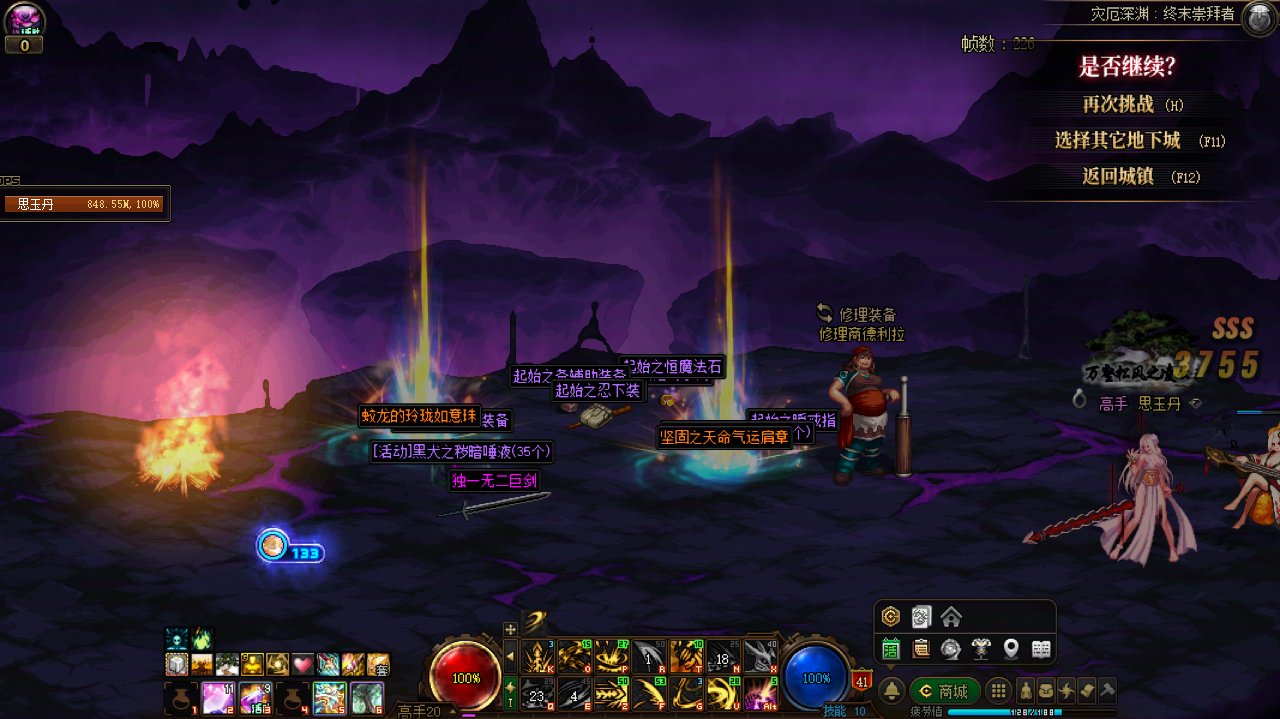Open the inventory bag icon
The height and width of the screenshot is (719, 1280).
[x=1045, y=691]
